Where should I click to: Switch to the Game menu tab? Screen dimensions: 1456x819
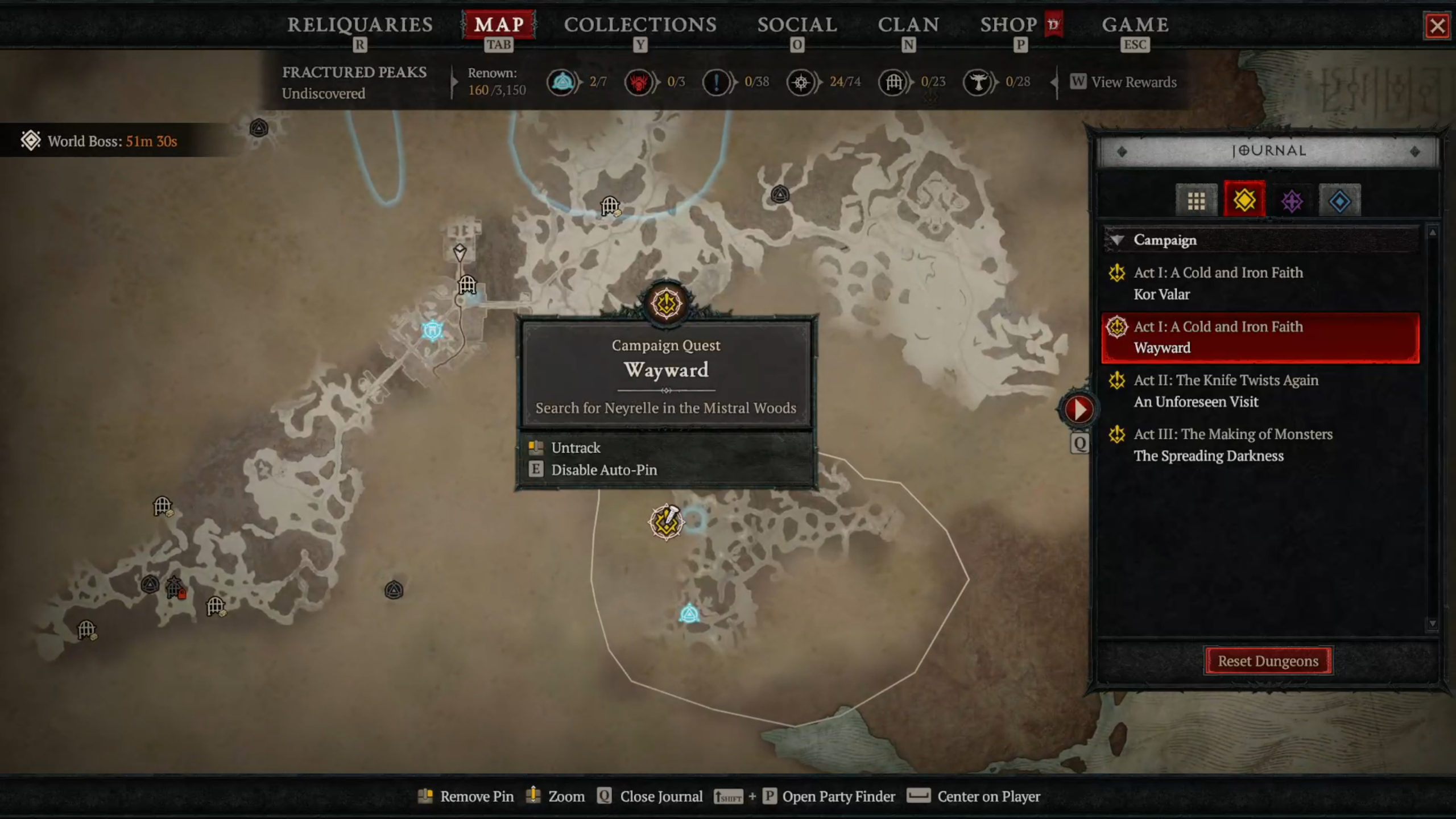(x=1135, y=25)
